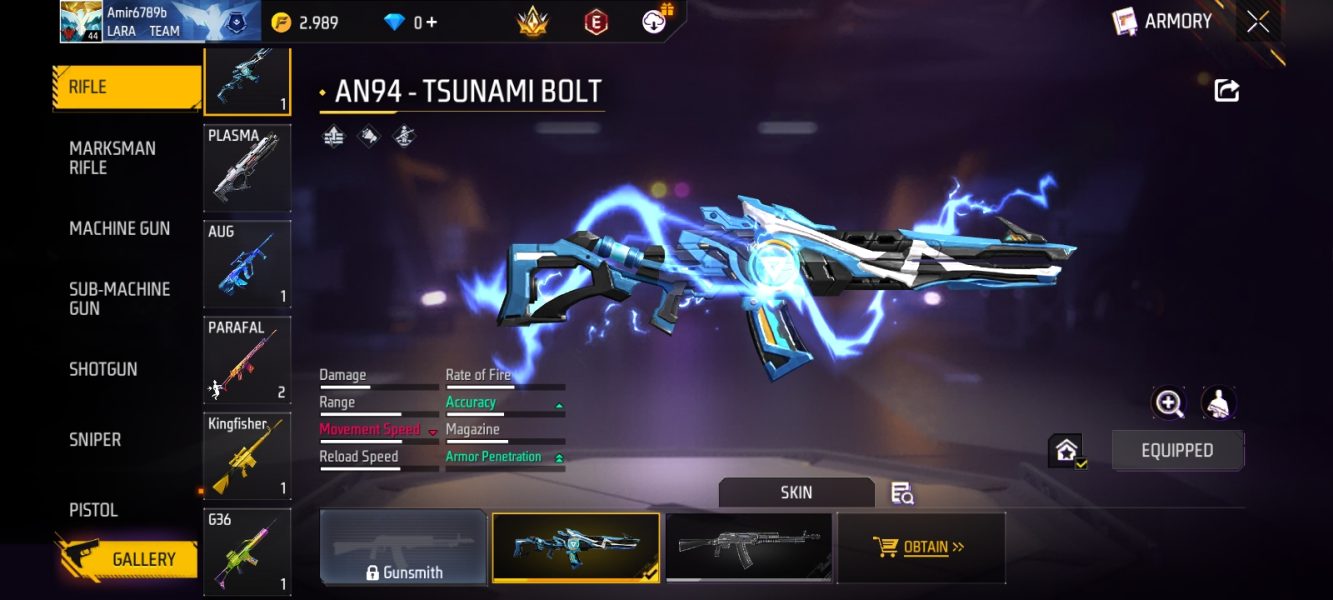Open the locked Gunsmith option
The width and height of the screenshot is (1333, 600).
[403, 548]
